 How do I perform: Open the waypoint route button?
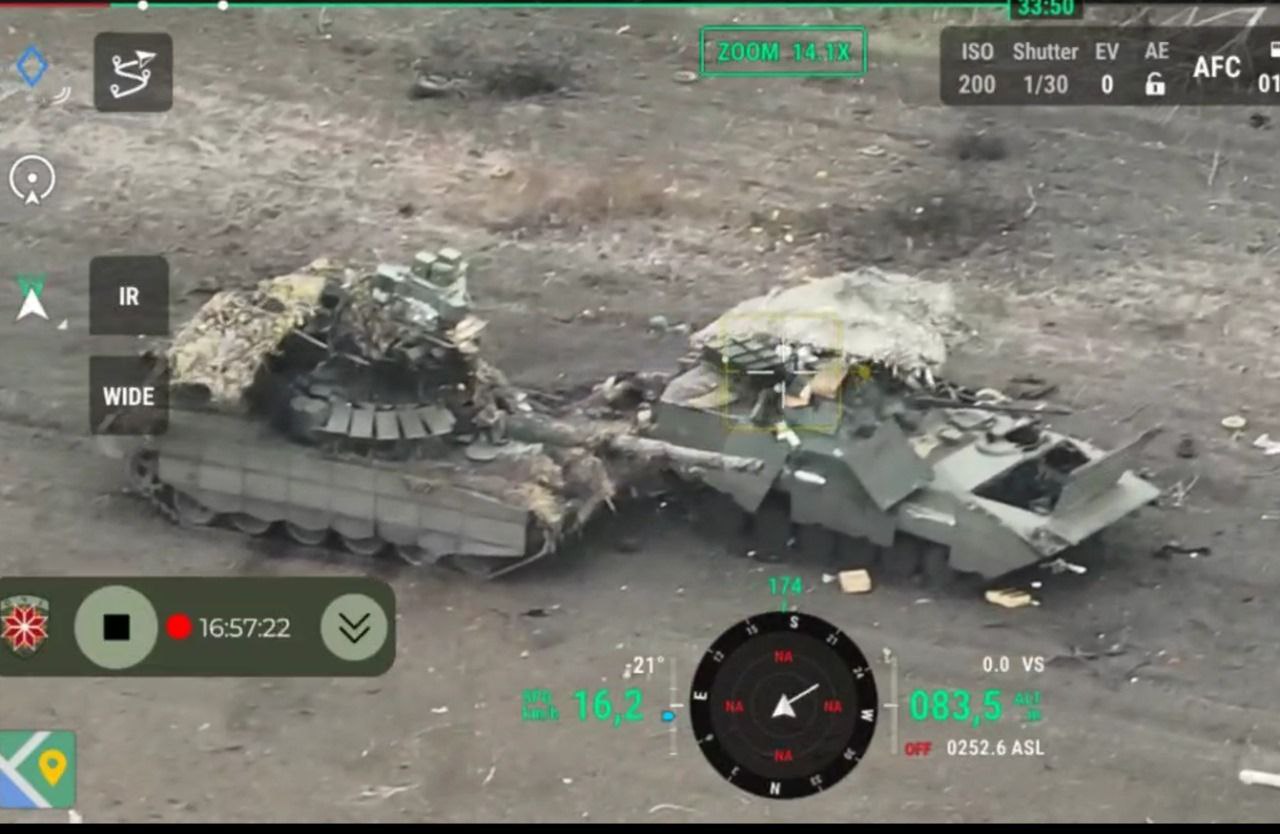click(133, 72)
